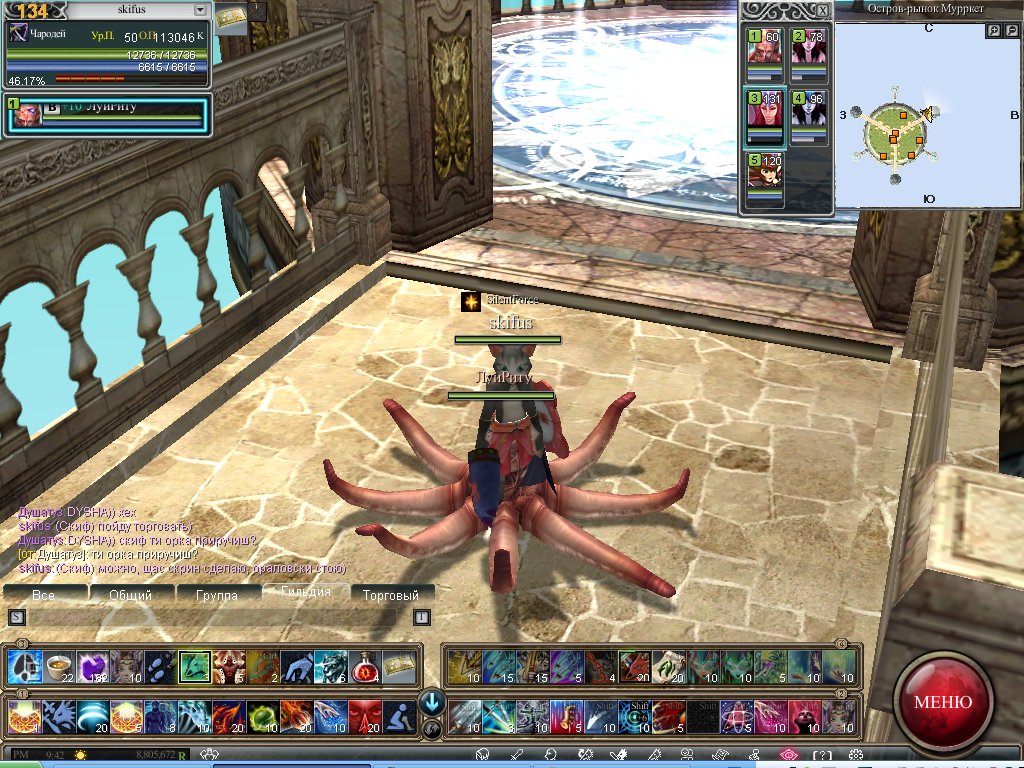The image size is (1024, 768).
Task: Open the help [?] icon in bottom toolbar
Action: (x=822, y=755)
